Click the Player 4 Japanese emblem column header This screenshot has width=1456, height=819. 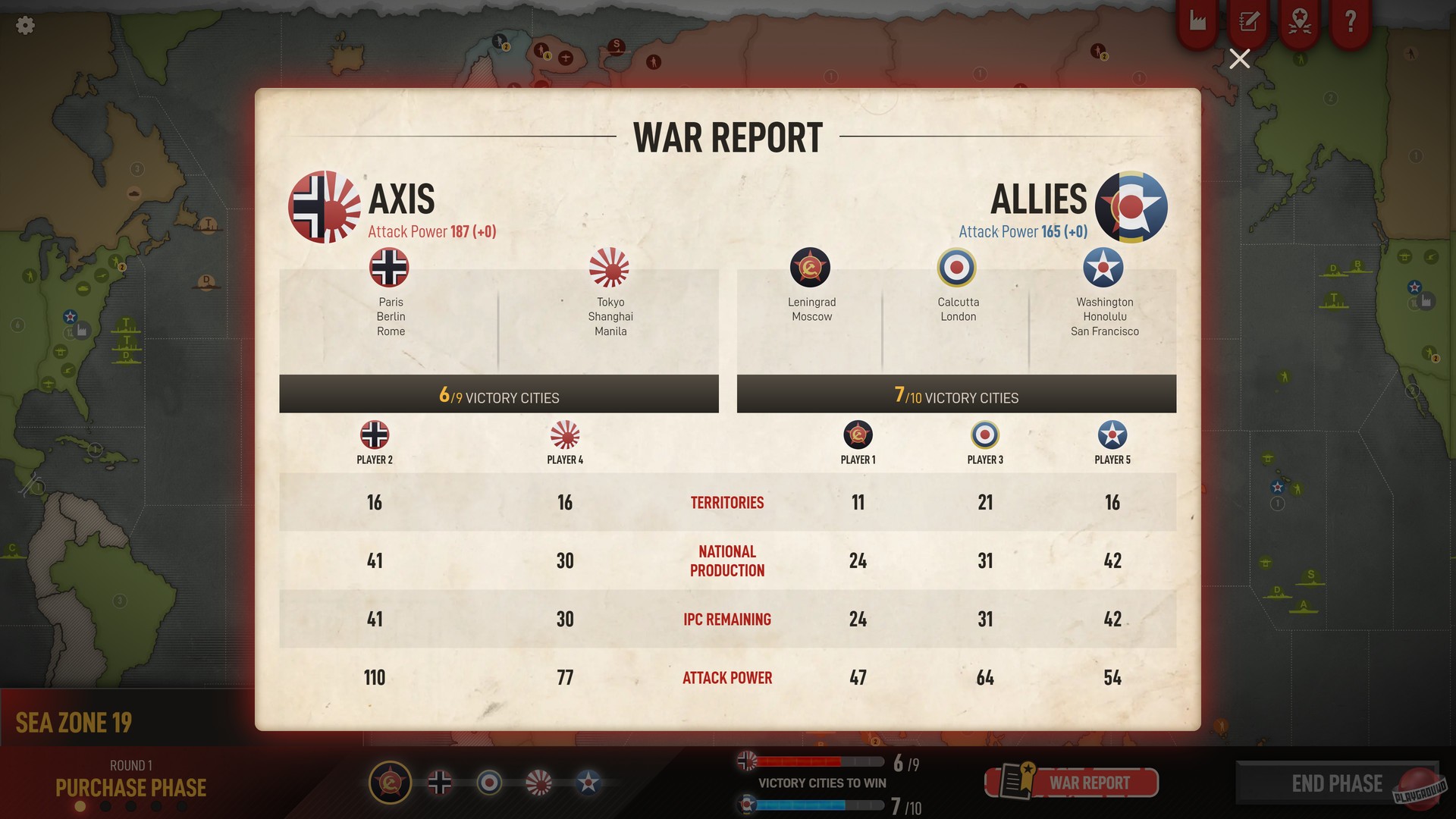pos(564,435)
